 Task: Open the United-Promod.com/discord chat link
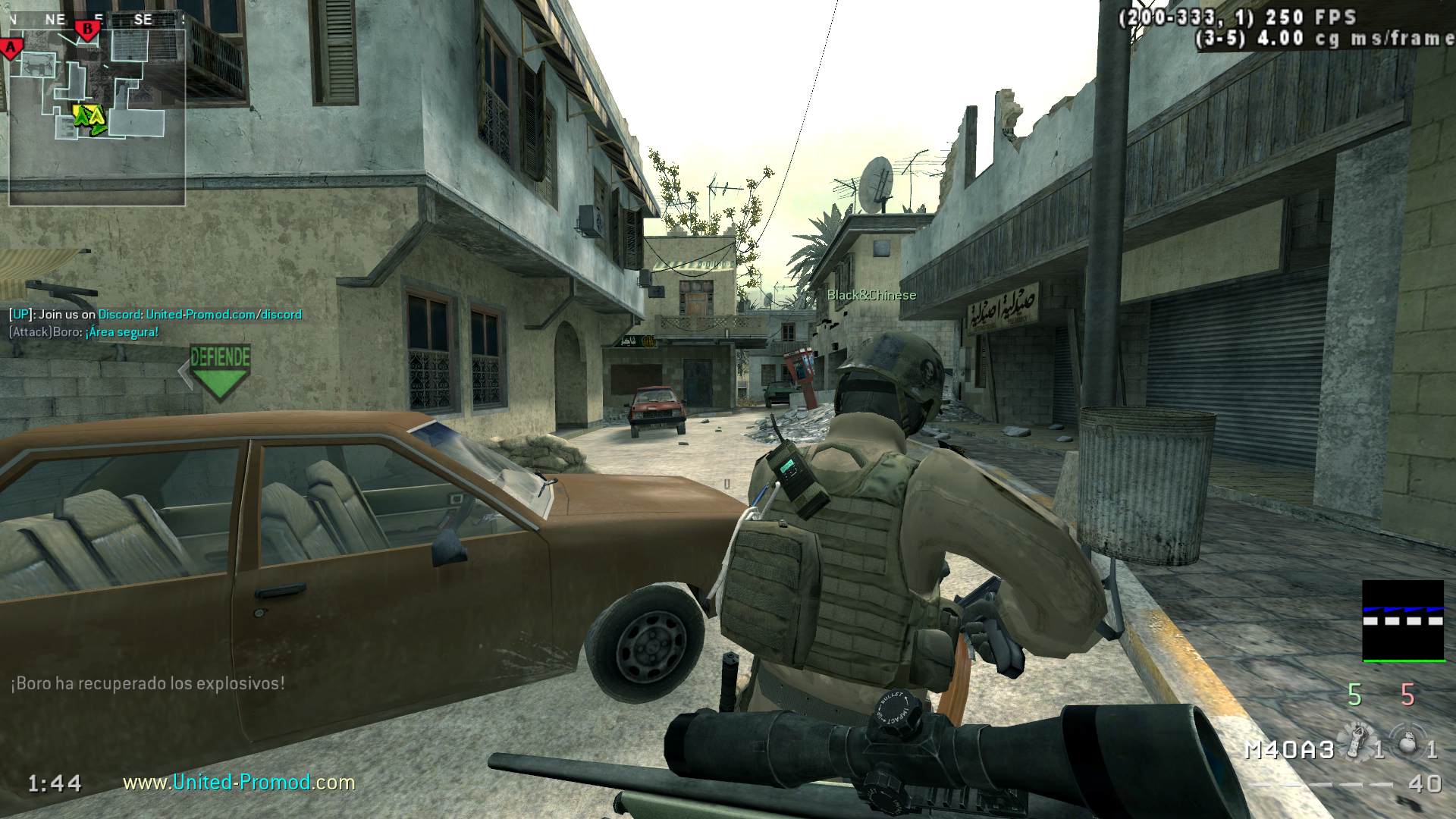(224, 314)
